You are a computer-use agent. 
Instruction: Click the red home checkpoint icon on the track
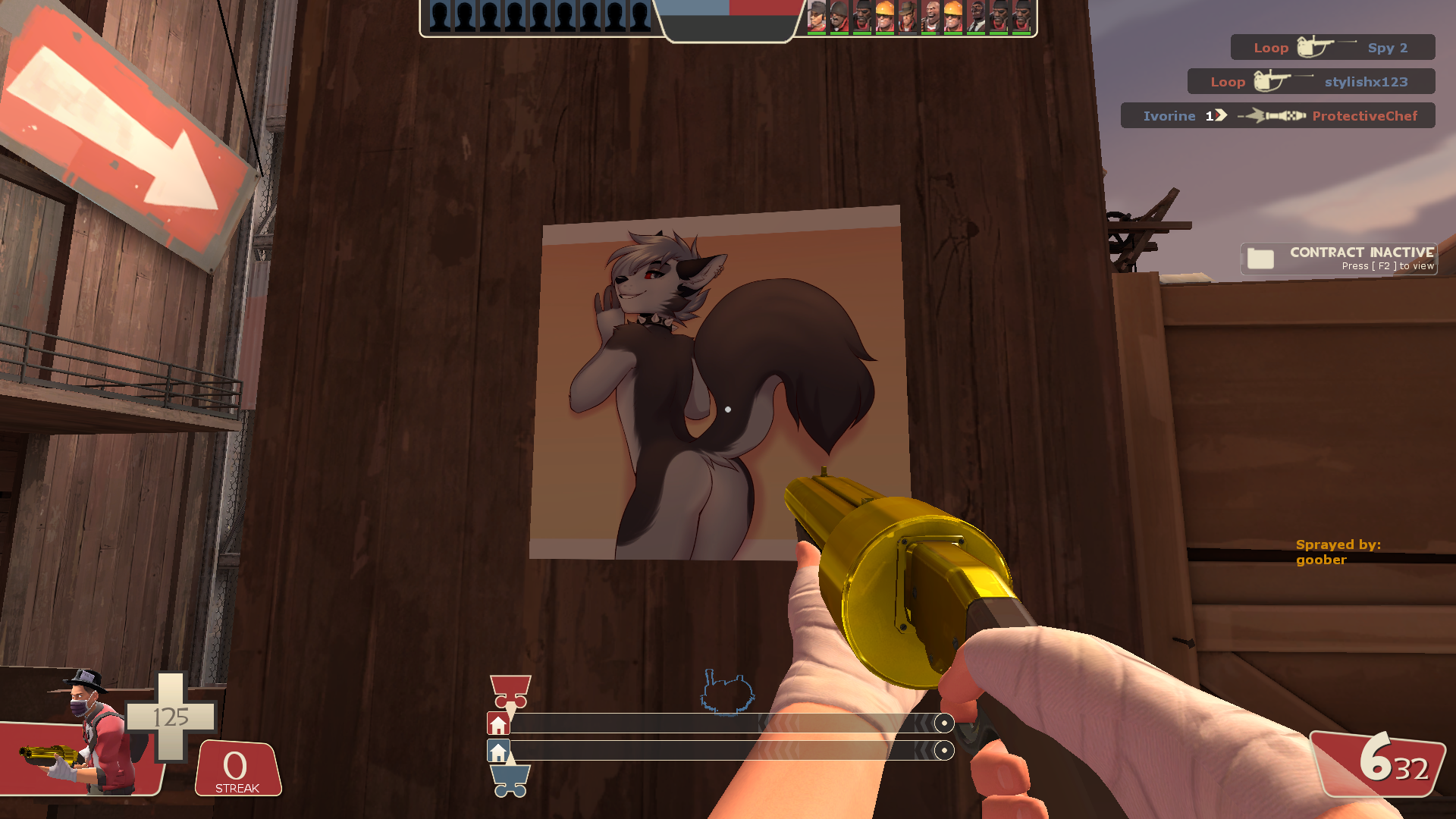[499, 723]
